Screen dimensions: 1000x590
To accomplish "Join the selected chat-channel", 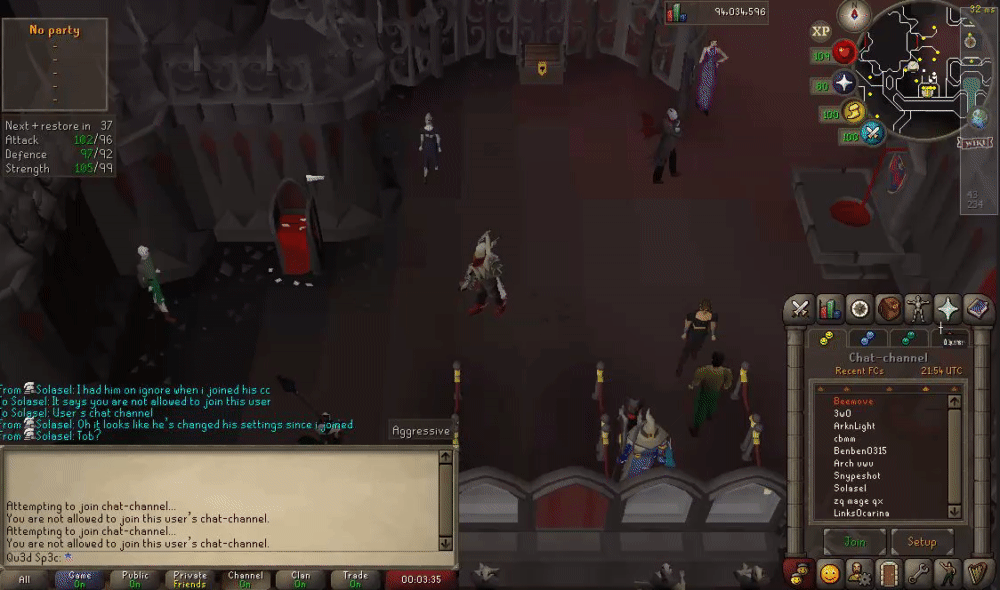I will coord(855,542).
